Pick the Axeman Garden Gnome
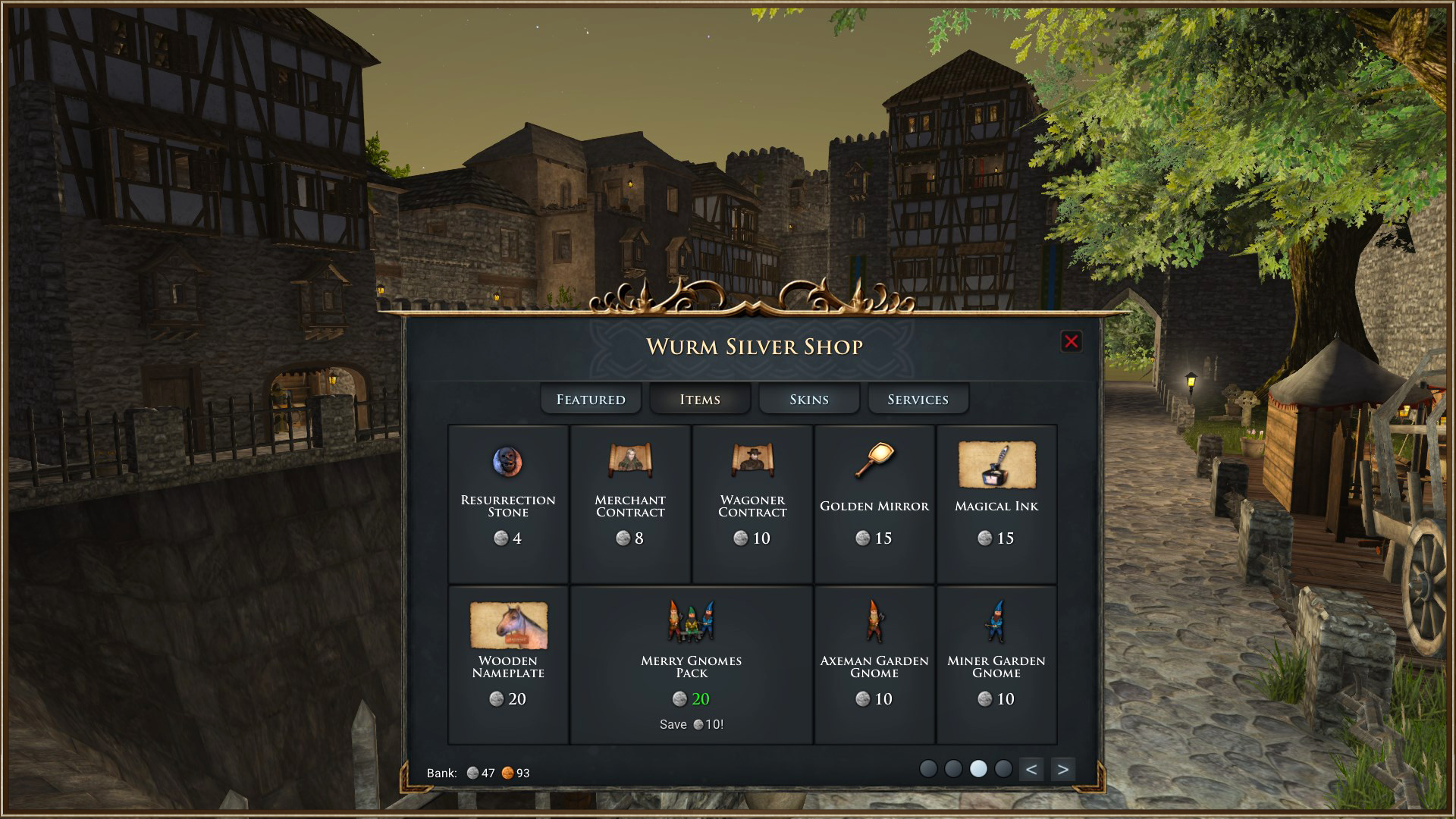This screenshot has width=1456, height=819. point(874,664)
